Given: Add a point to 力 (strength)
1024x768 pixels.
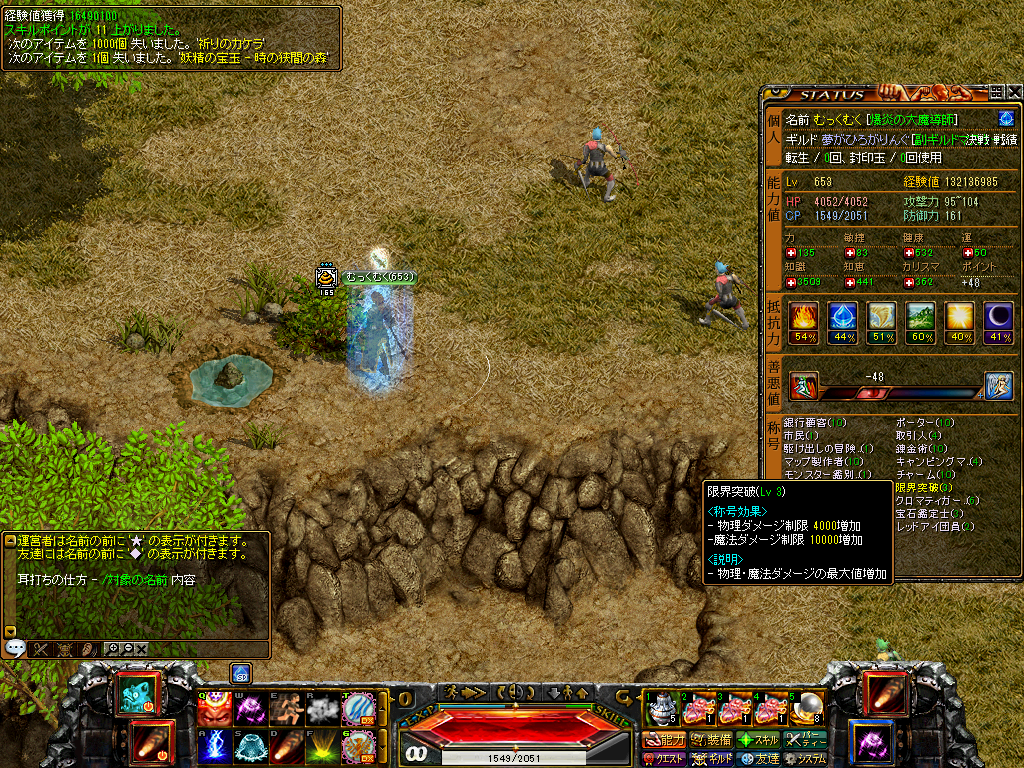Looking at the screenshot, I should coord(791,253).
